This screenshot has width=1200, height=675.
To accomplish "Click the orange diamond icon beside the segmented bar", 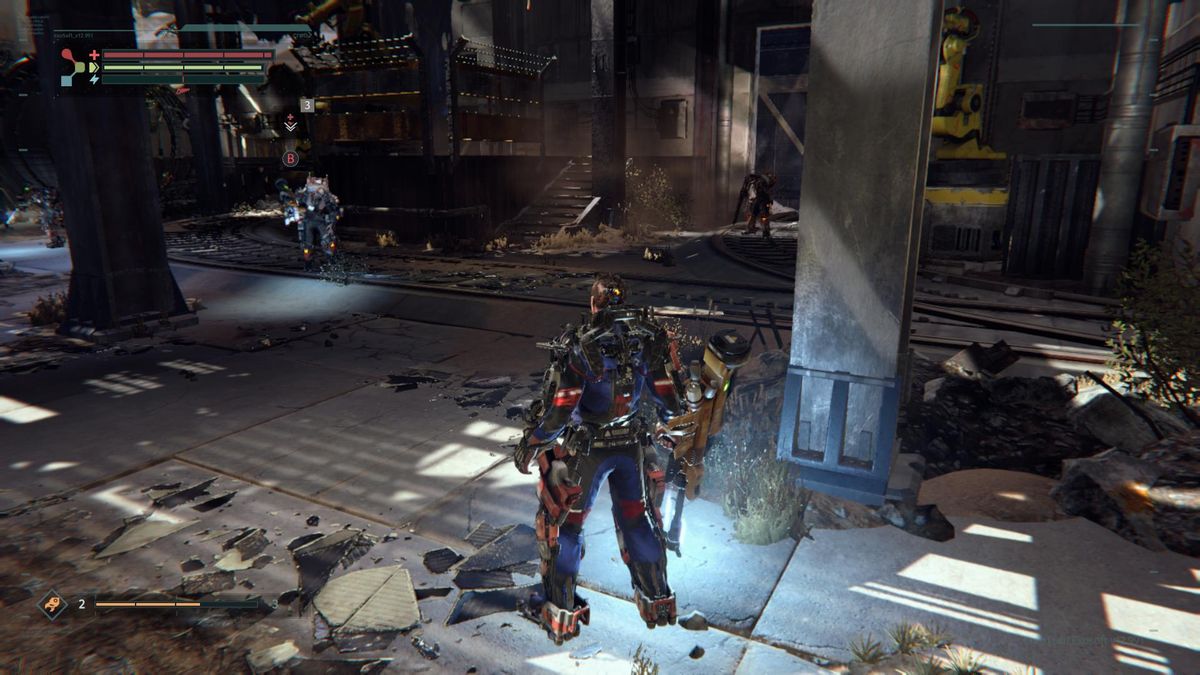I will click(x=52, y=603).
